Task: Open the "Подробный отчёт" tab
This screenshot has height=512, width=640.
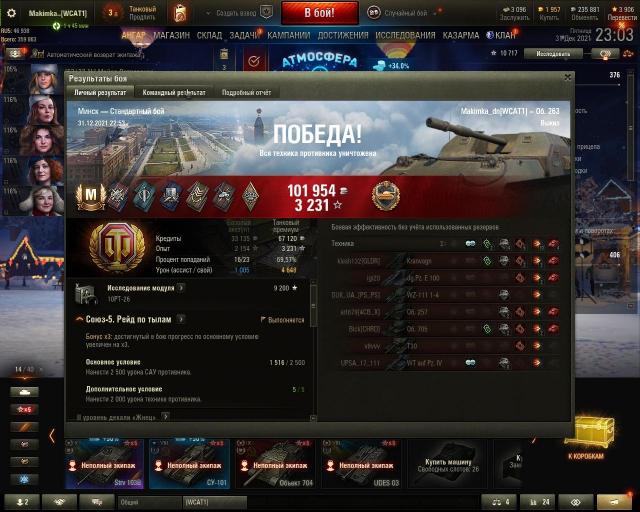Action: (x=247, y=92)
